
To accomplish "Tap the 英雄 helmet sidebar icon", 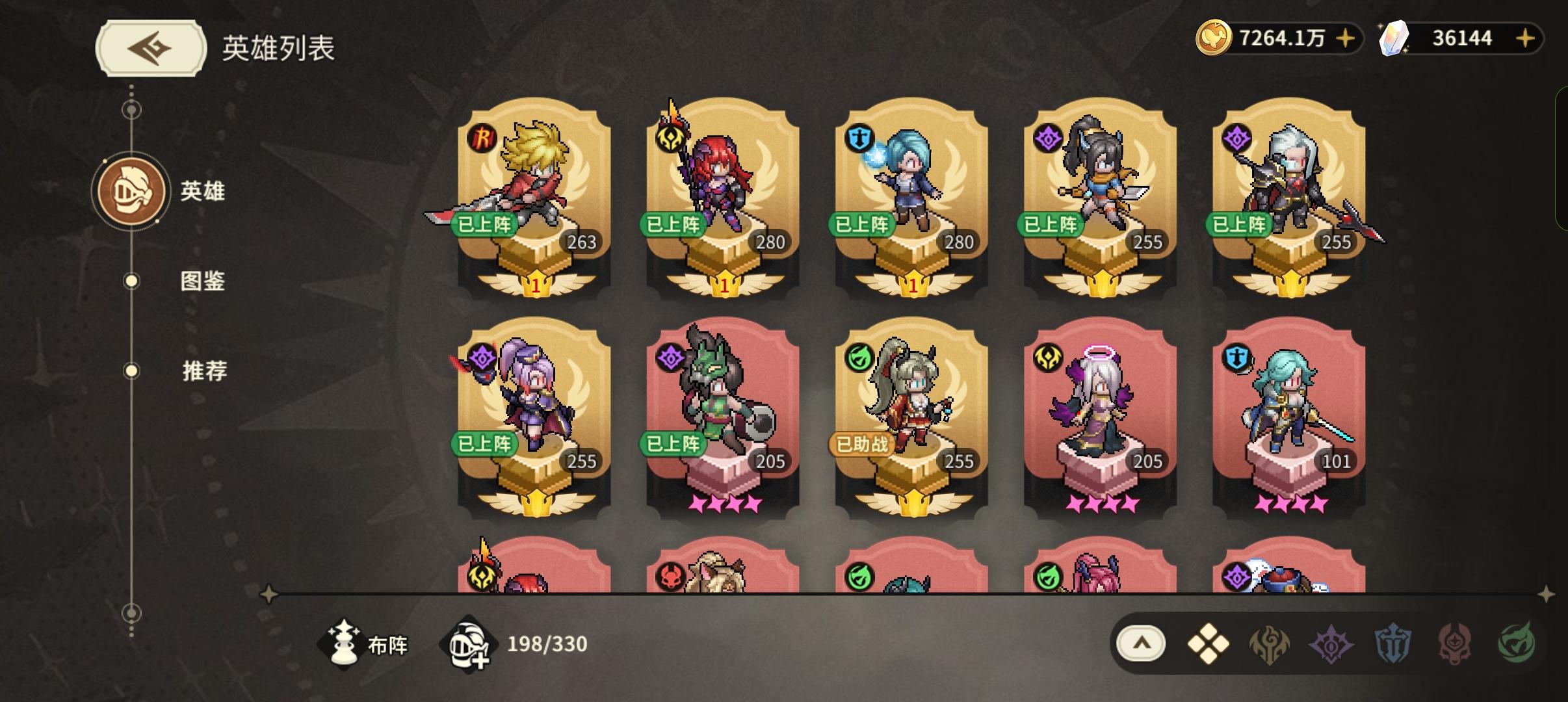I will click(x=132, y=190).
